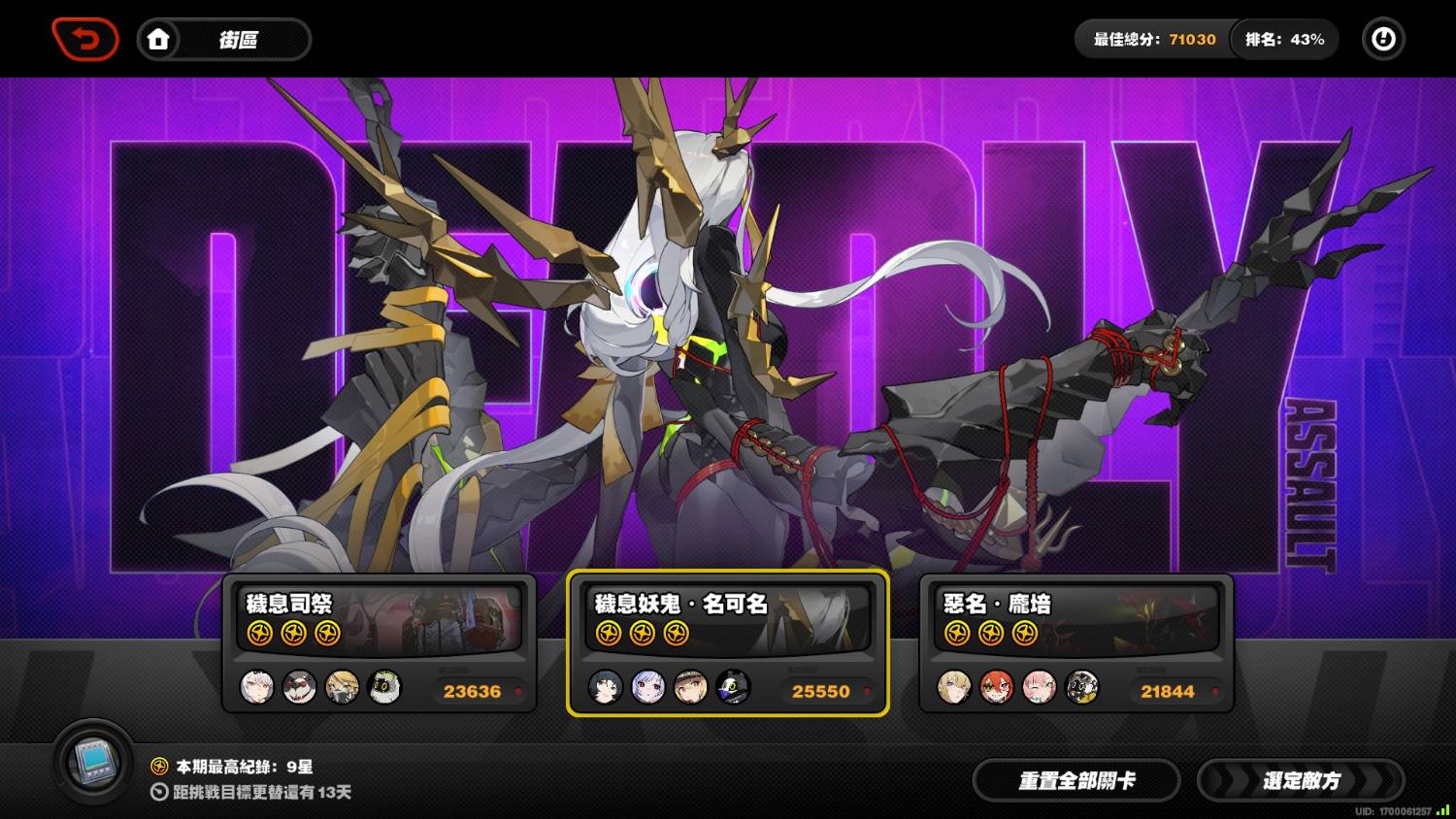
Task: Reset all stages with 重置全部關卡
Action: tap(1076, 780)
